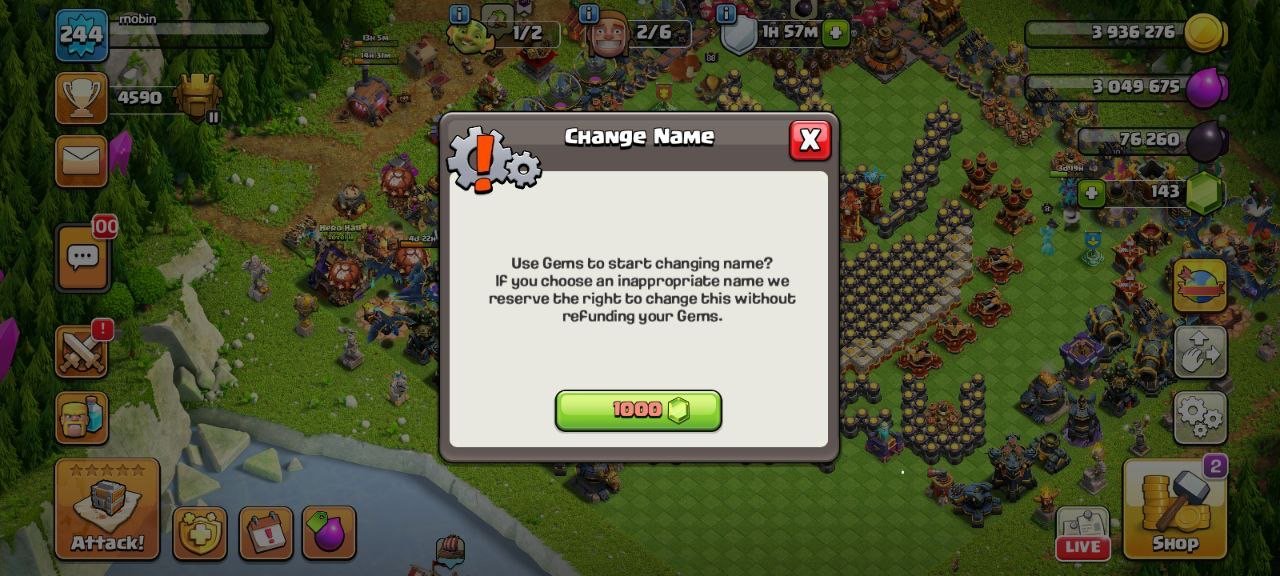This screenshot has height=576, width=1280.
Task: Open the crossed swords clan war icon
Action: [x=81, y=351]
